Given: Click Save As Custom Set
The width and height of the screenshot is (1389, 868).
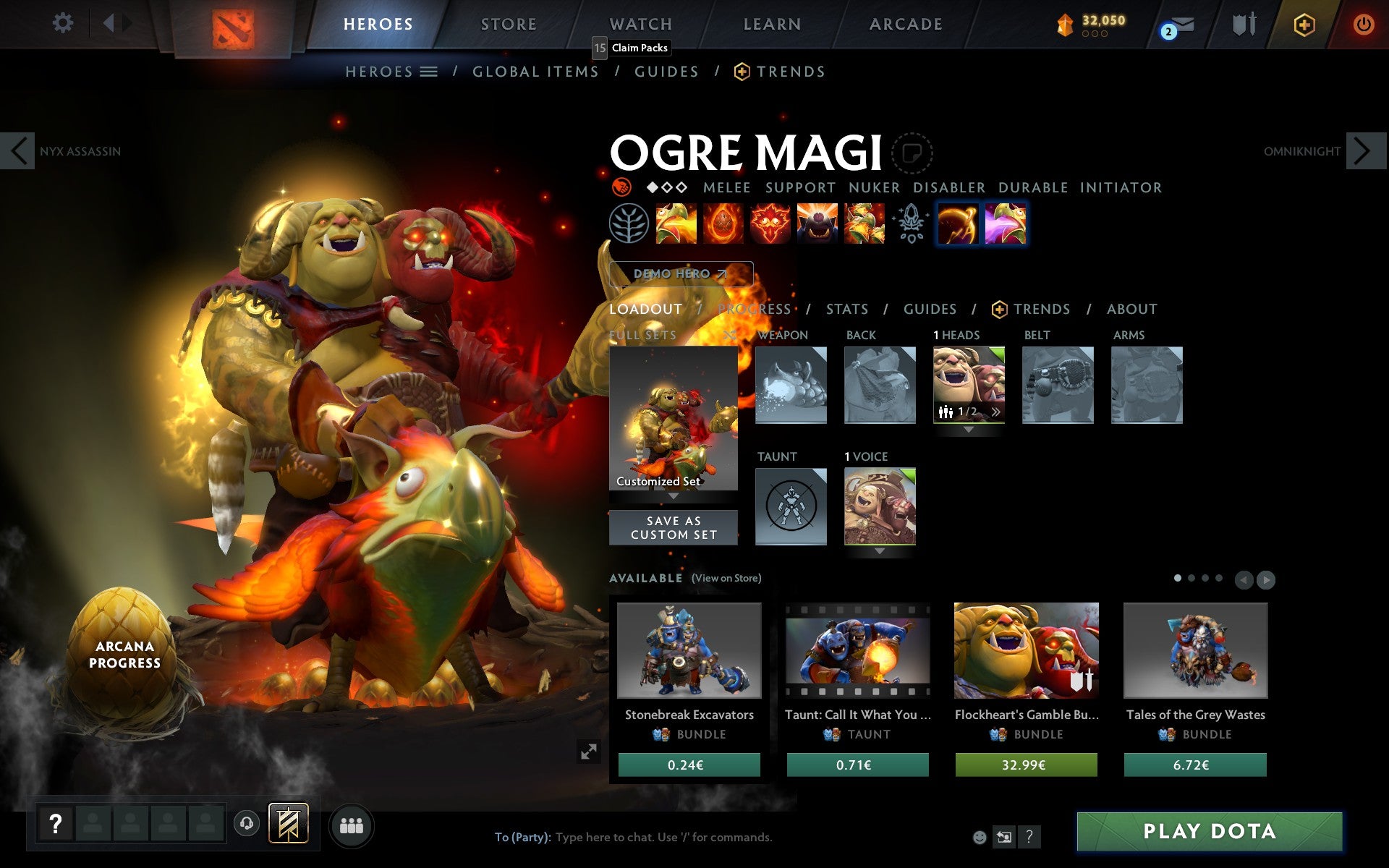Looking at the screenshot, I should tap(673, 527).
